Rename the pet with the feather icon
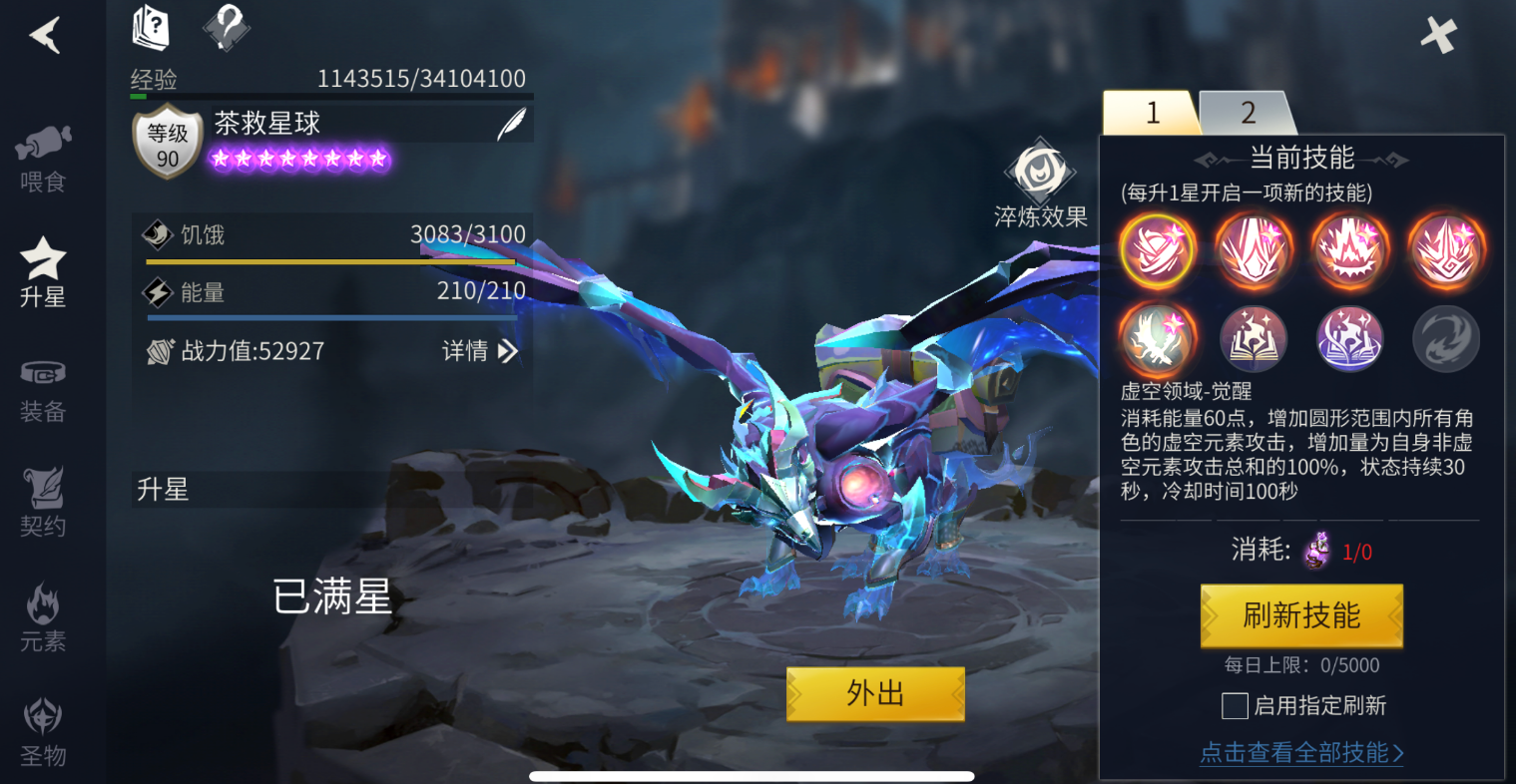The height and width of the screenshot is (784, 1516). click(x=512, y=125)
